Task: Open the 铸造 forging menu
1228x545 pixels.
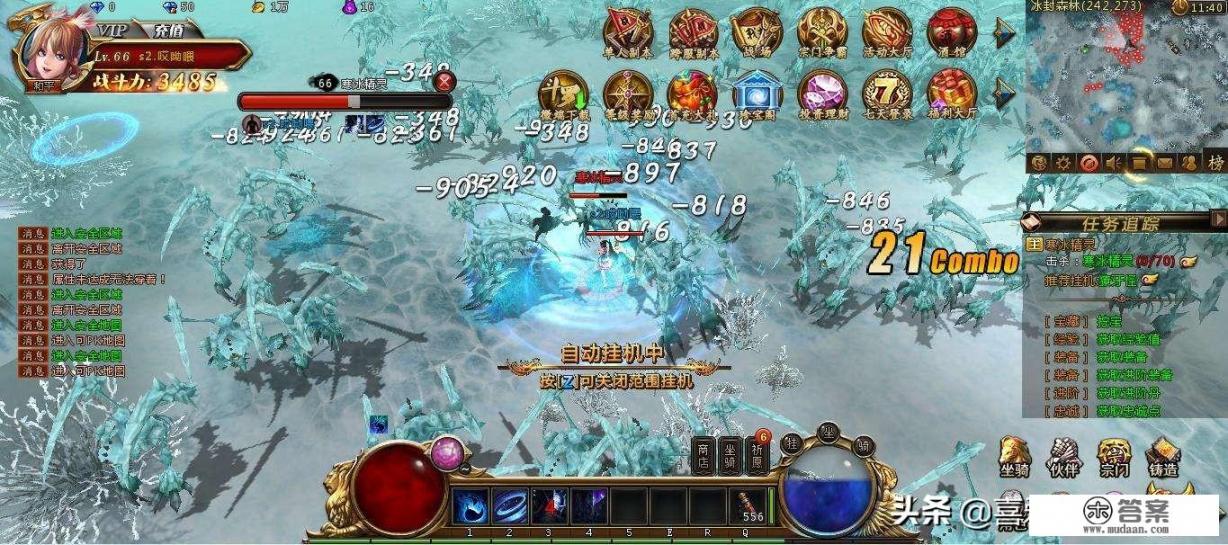Action: (1162, 456)
